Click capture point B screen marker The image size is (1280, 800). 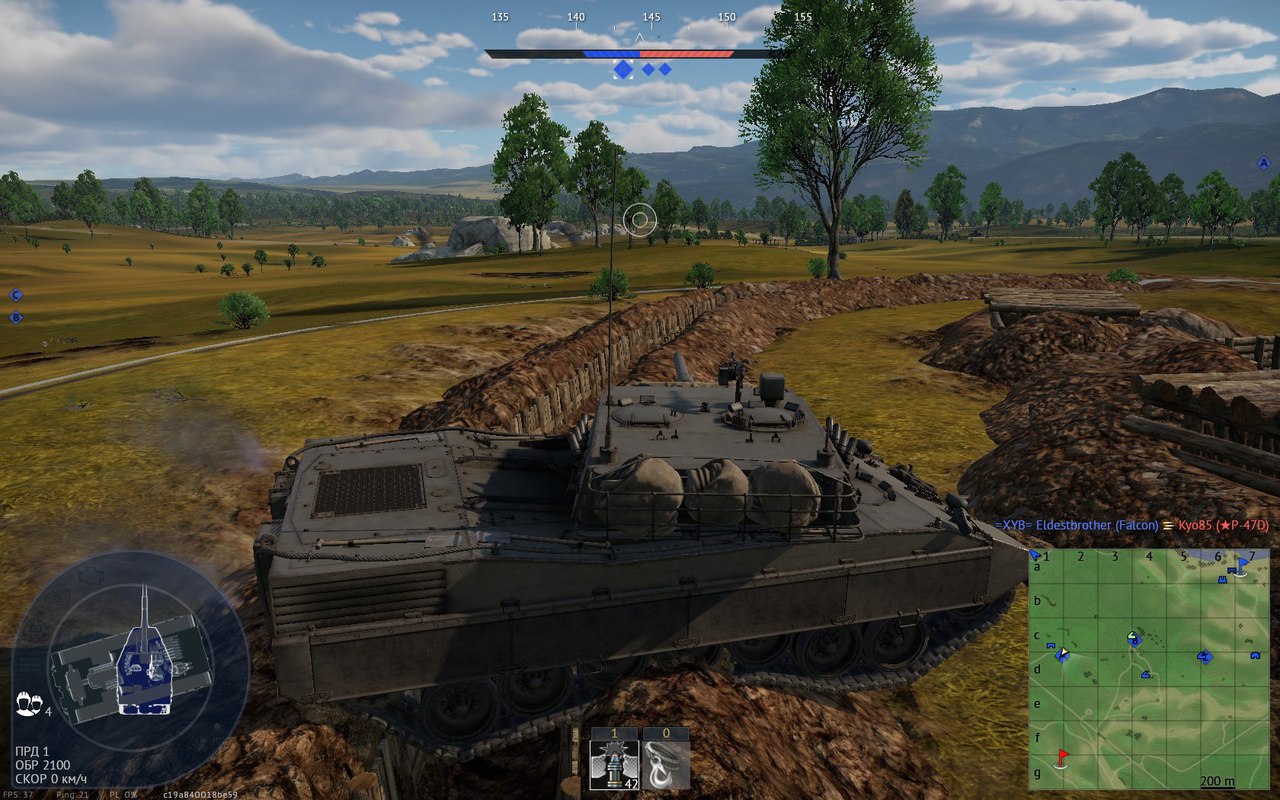tap(15, 317)
